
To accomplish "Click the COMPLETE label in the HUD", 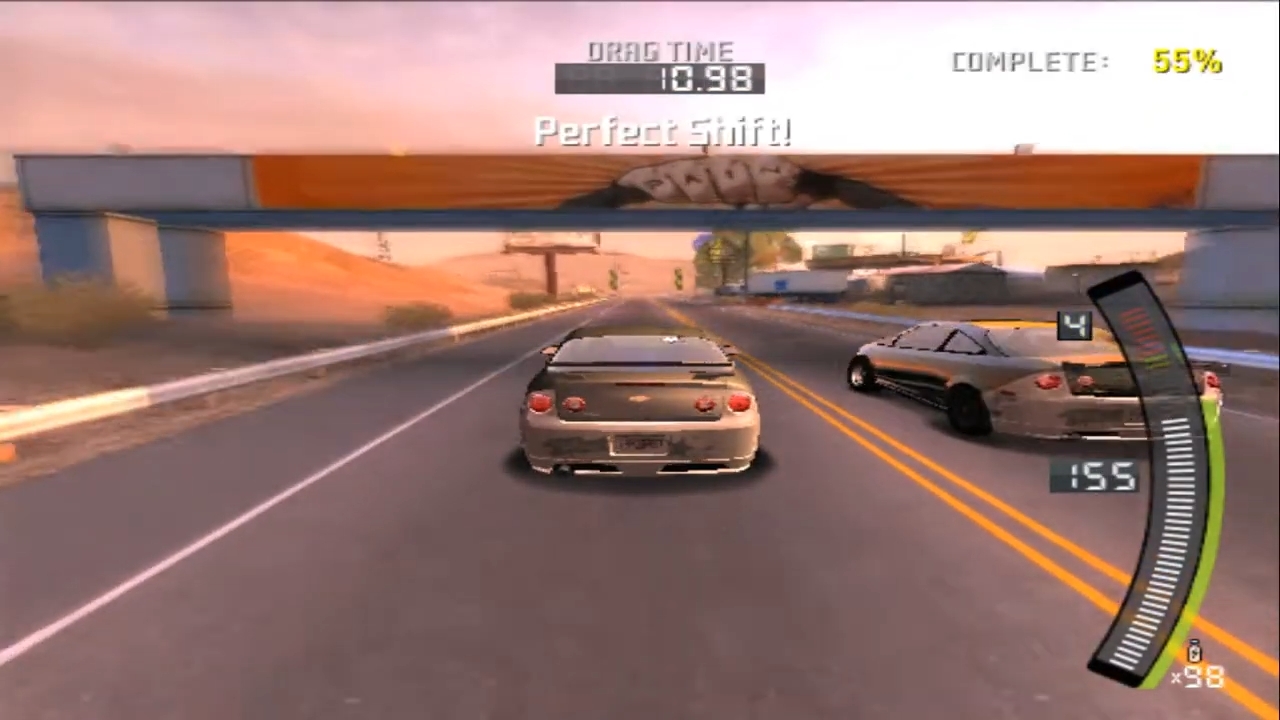I will (x=1028, y=62).
